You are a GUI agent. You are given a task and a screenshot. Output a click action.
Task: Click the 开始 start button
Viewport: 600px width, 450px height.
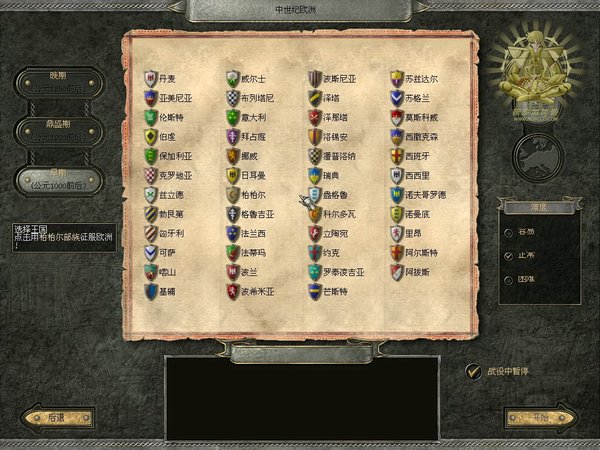(540, 418)
